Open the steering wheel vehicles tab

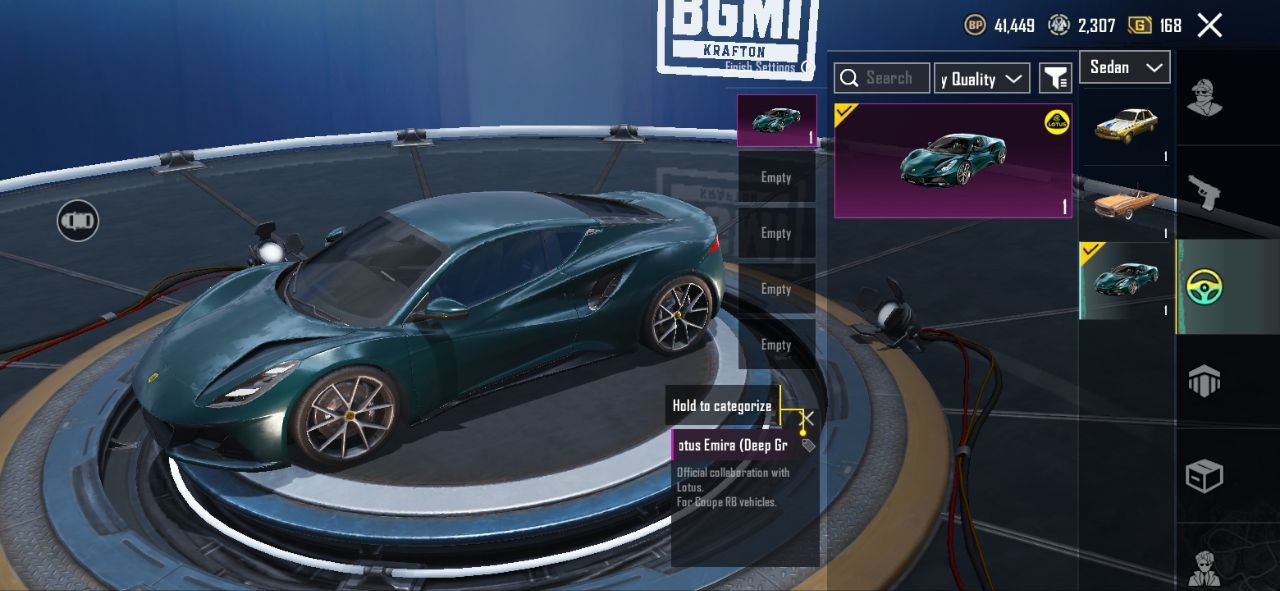1205,287
